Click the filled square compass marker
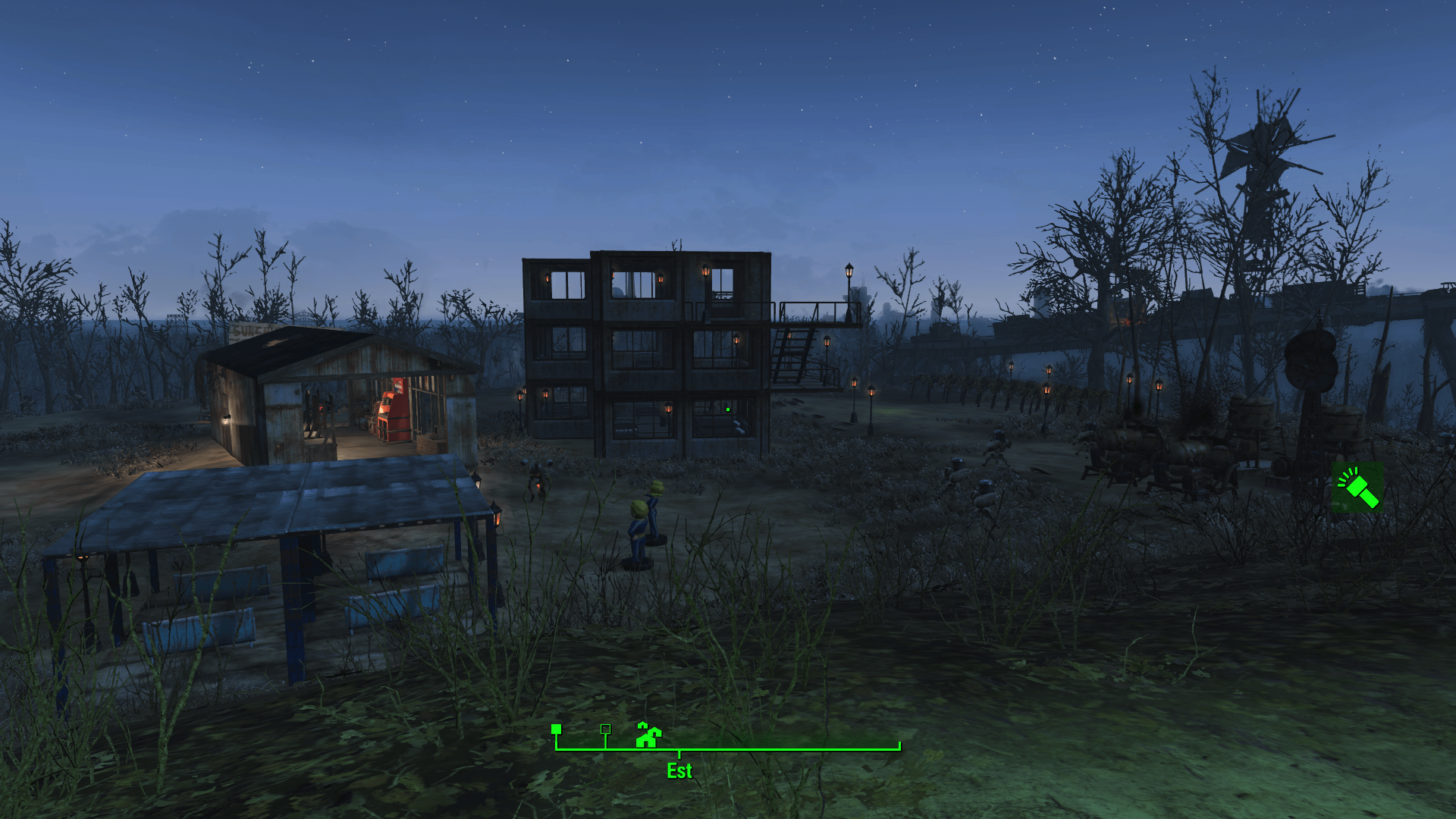 click(x=556, y=729)
